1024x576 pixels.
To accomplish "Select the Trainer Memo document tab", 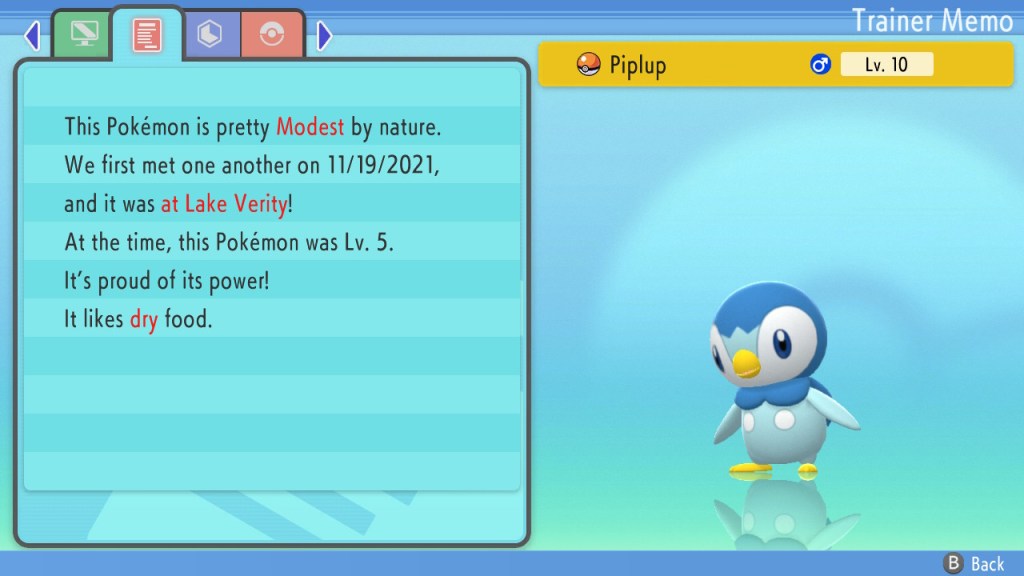I will pyautogui.click(x=146, y=35).
